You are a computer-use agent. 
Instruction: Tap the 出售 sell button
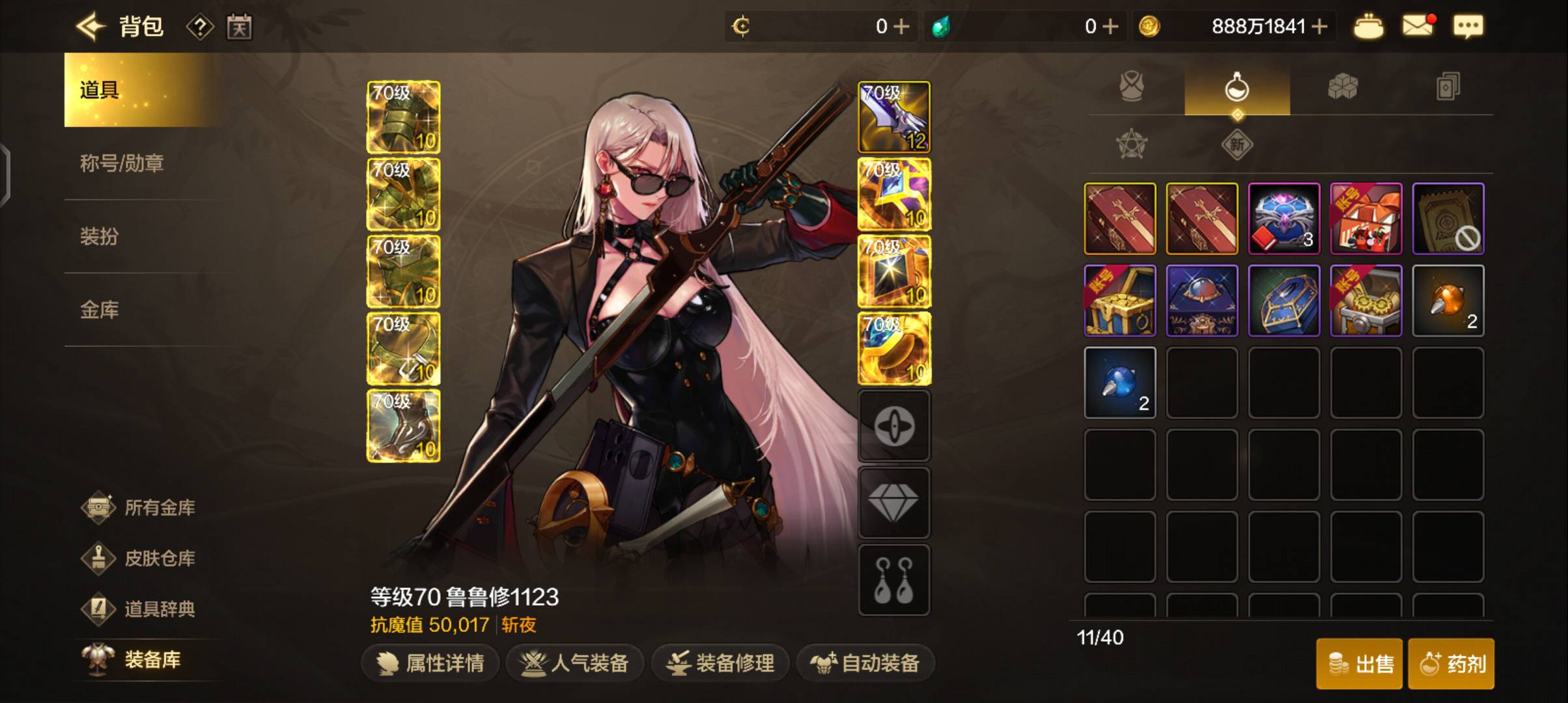1360,664
